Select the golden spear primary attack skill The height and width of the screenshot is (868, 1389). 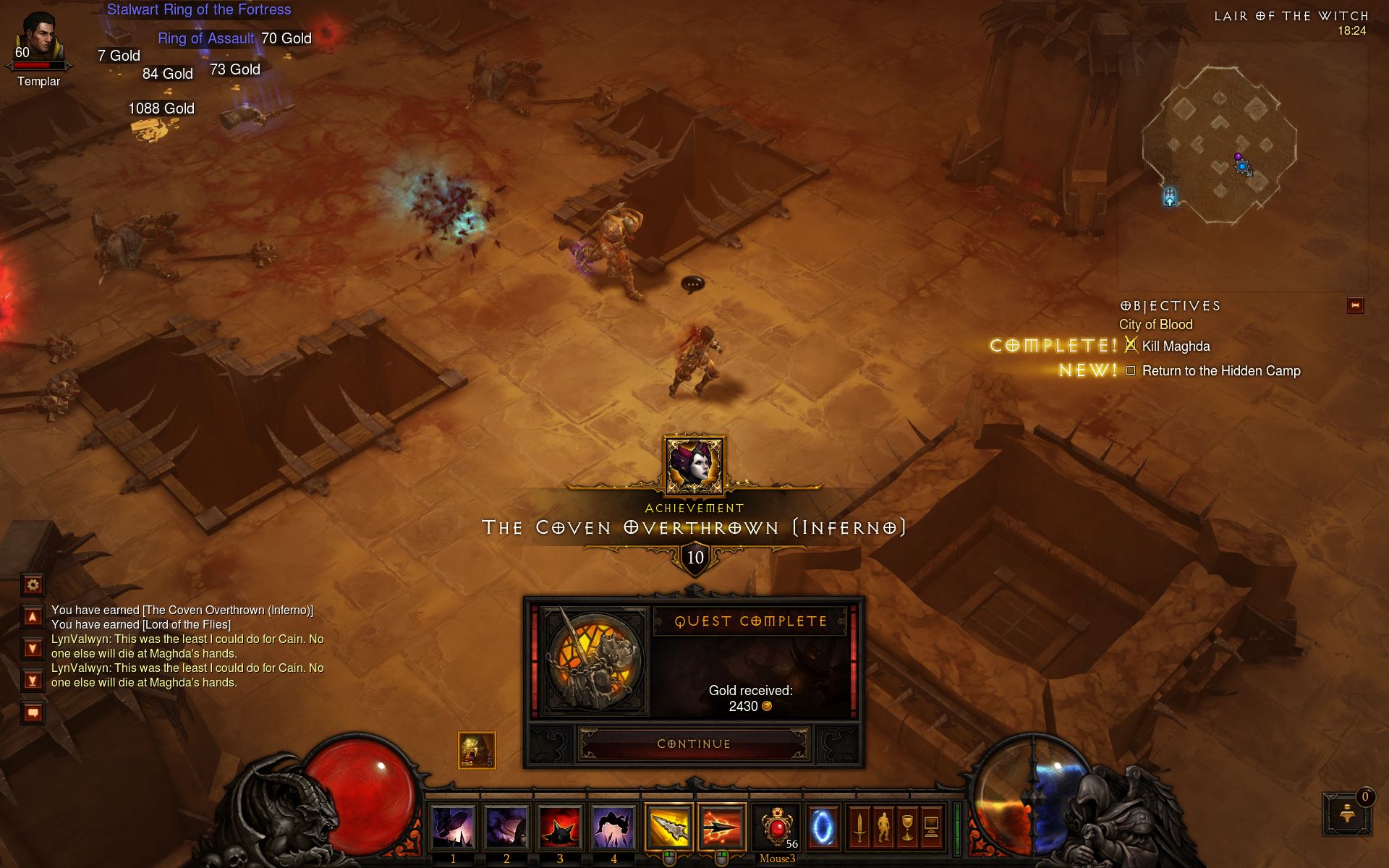click(668, 827)
